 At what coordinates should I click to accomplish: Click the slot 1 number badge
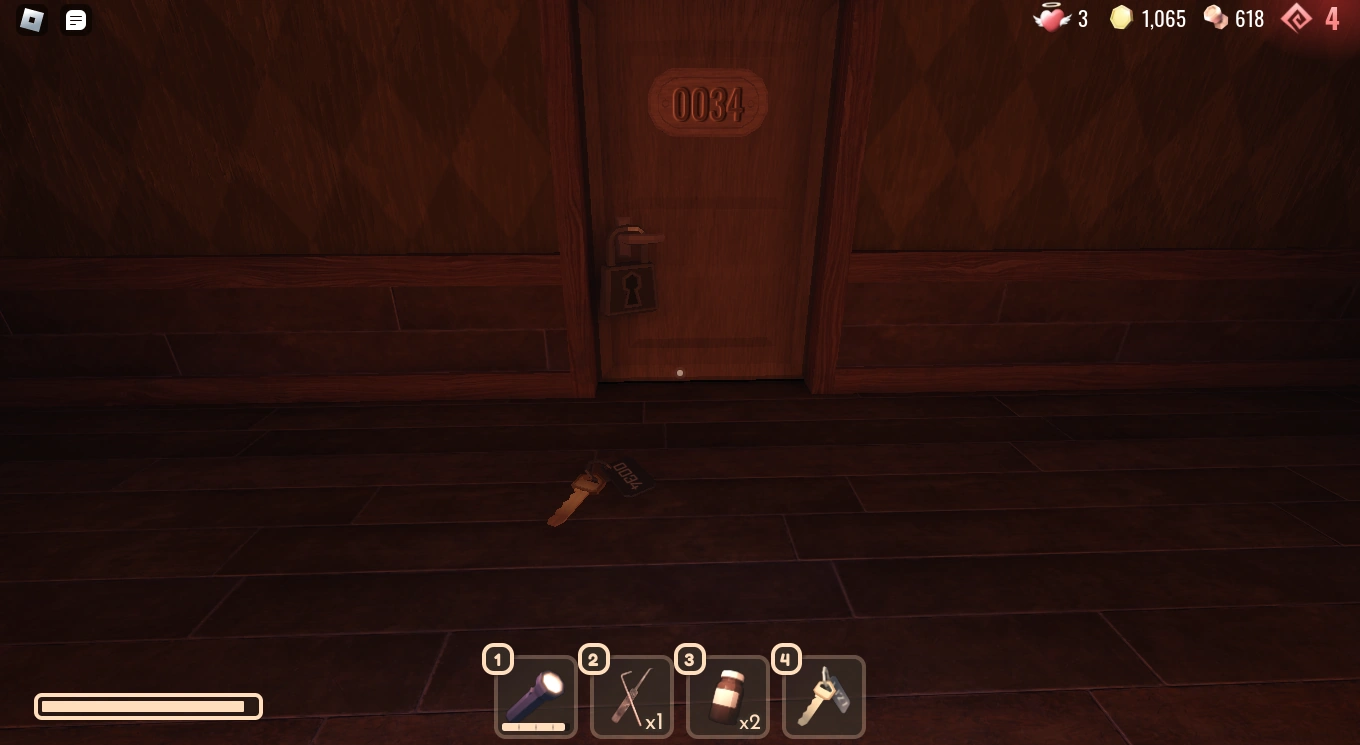point(497,659)
